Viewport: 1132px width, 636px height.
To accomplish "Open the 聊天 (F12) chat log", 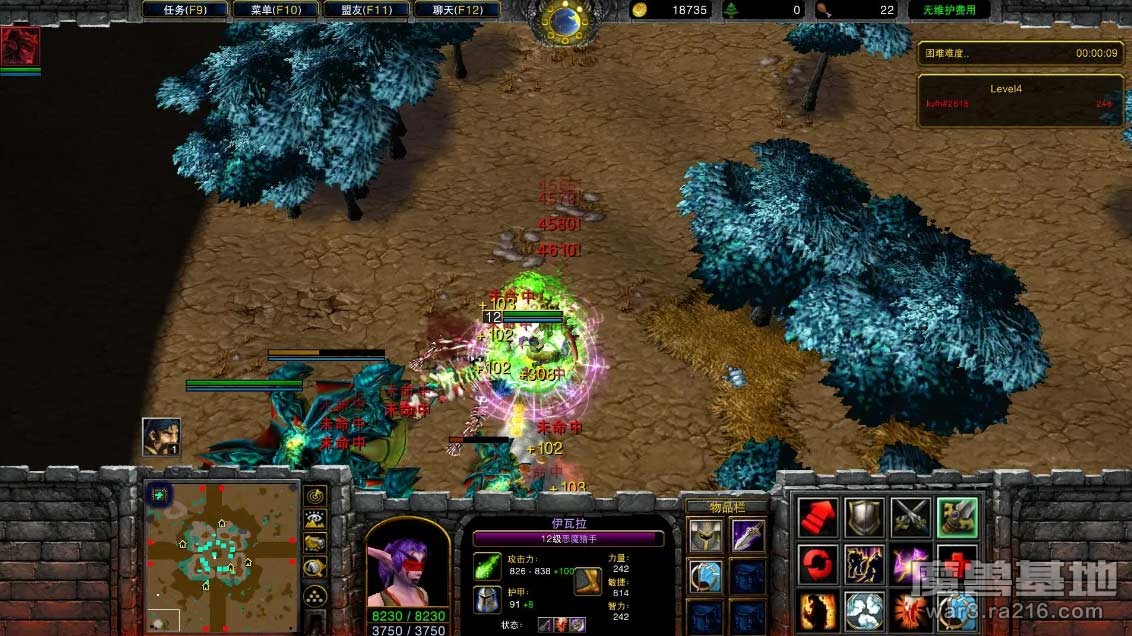I will click(x=458, y=10).
